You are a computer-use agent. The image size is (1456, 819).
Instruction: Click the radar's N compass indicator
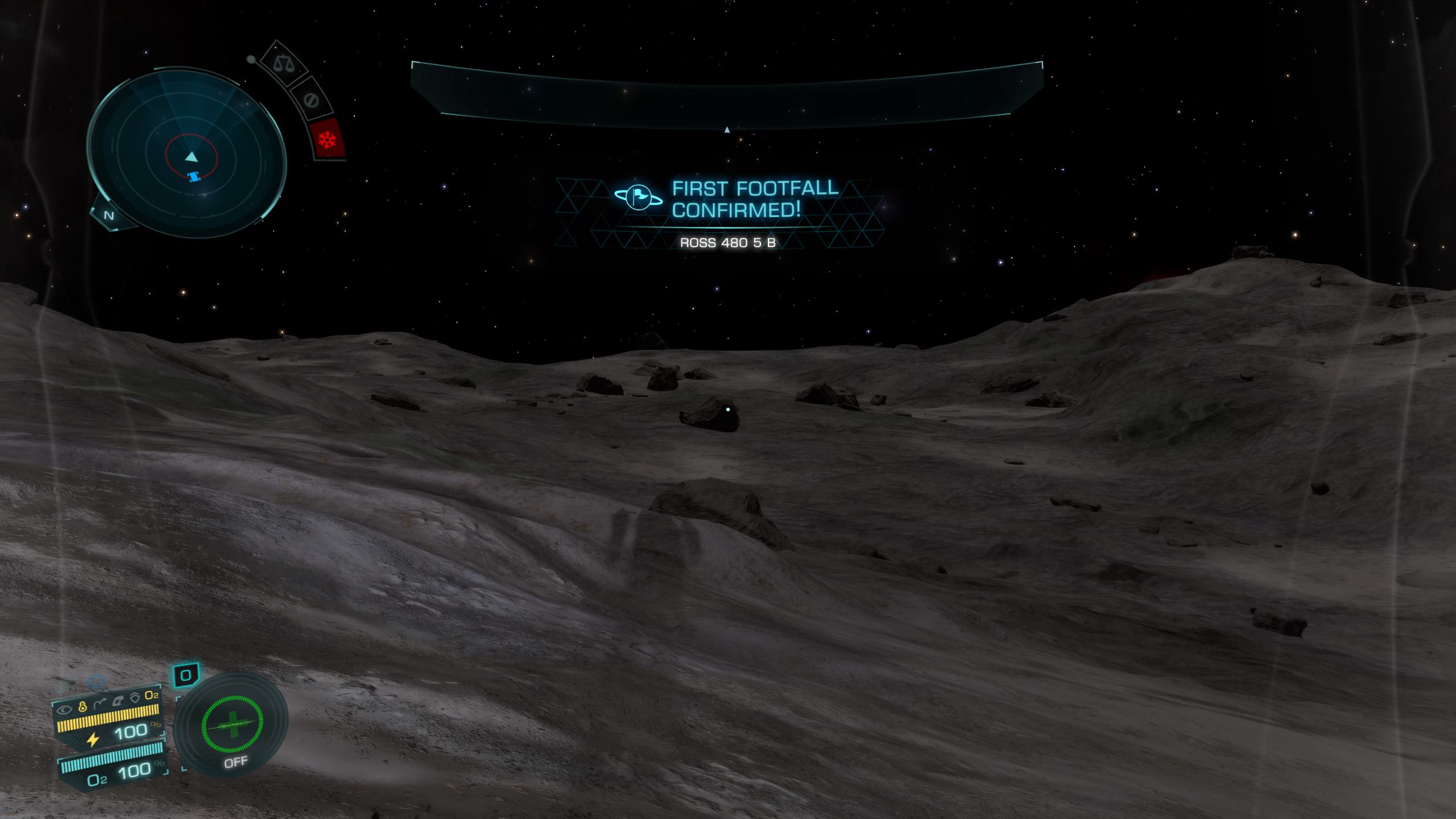tap(109, 216)
